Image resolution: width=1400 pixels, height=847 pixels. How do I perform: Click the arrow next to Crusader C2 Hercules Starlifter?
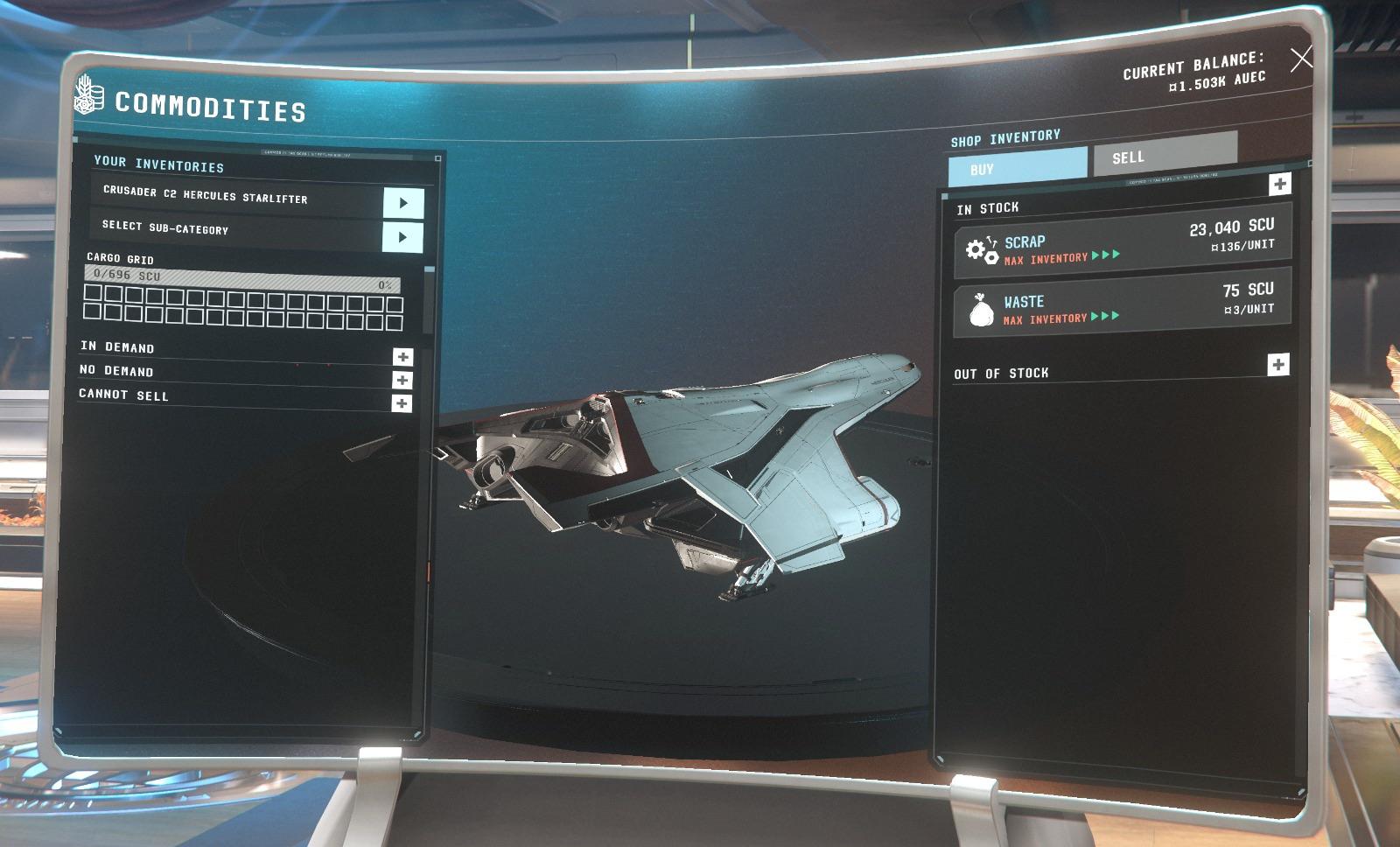(403, 204)
